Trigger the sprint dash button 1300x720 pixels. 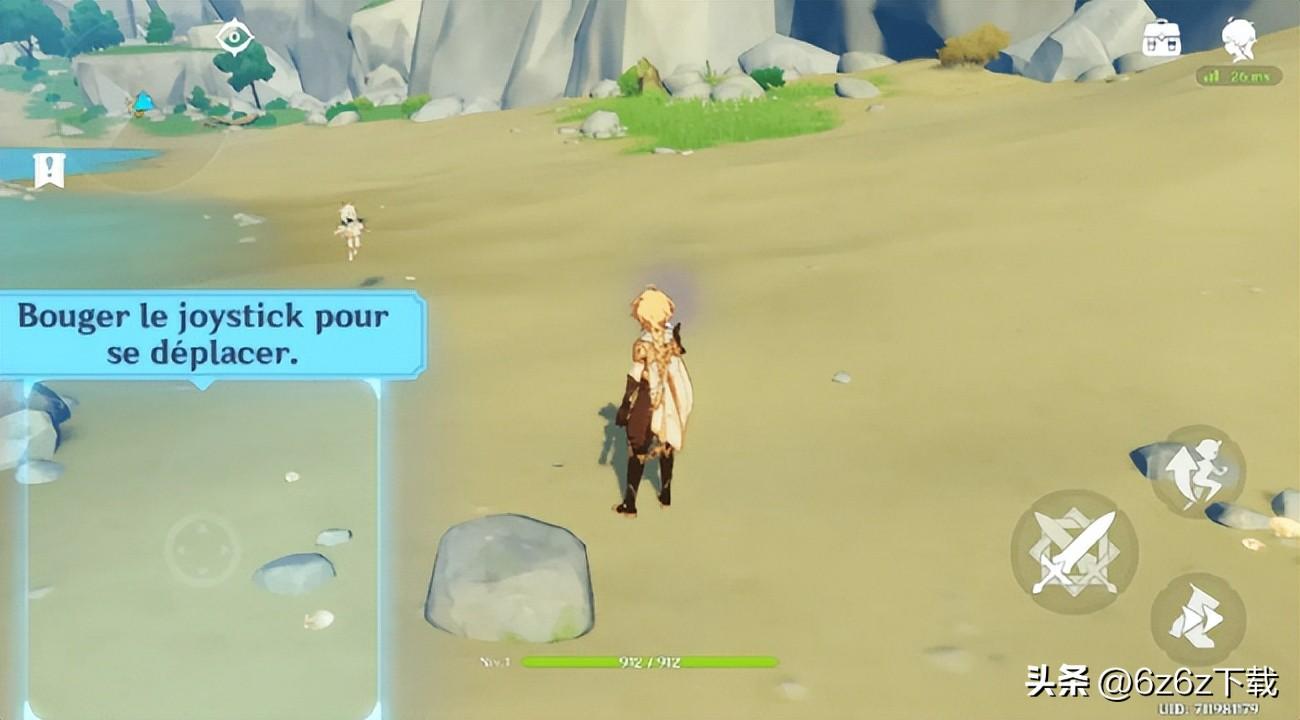click(x=1197, y=618)
